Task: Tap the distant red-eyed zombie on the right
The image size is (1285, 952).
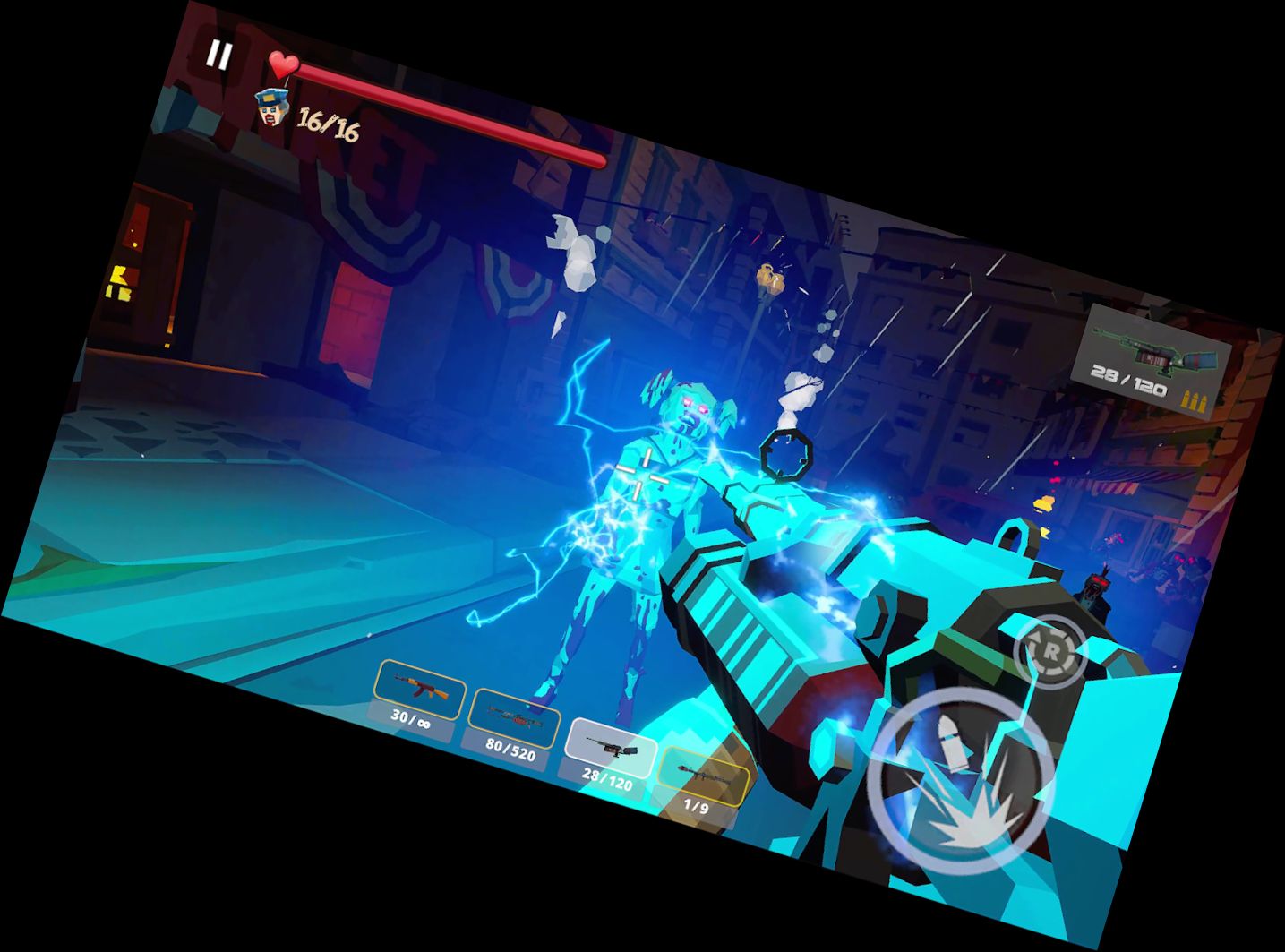Action: click(x=1094, y=587)
